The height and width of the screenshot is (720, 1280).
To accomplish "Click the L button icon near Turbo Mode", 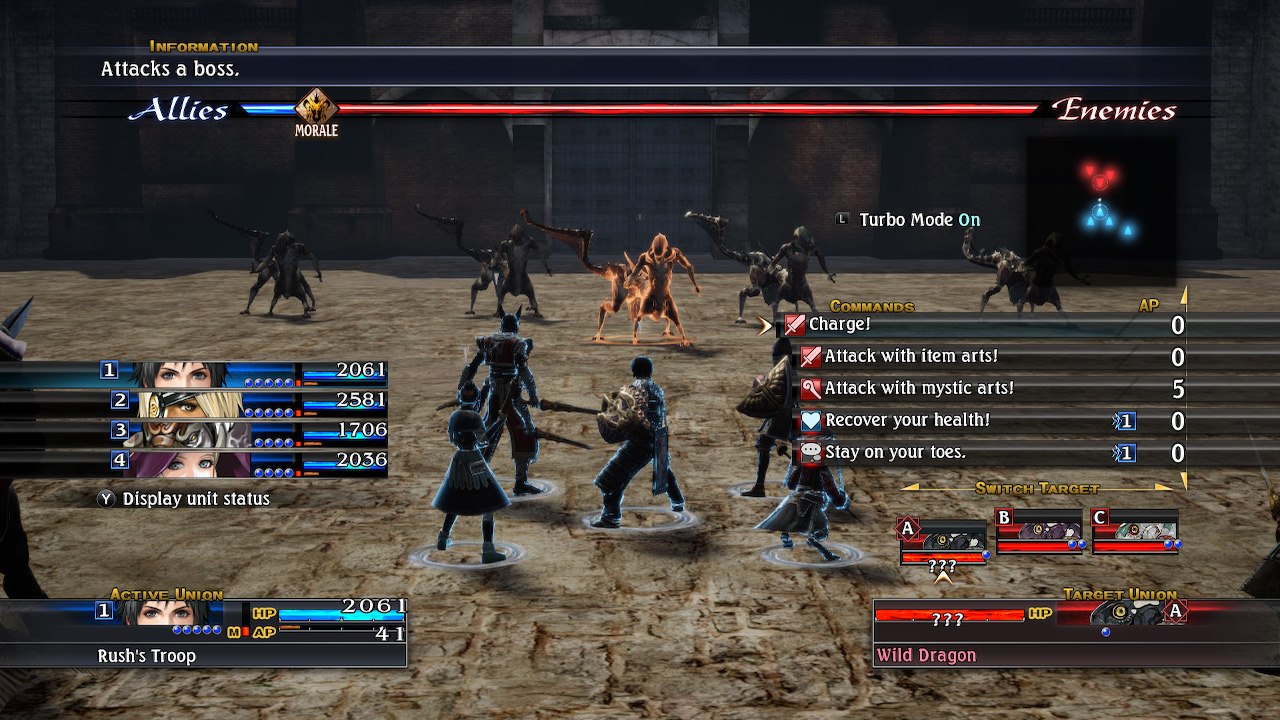I will tap(840, 219).
